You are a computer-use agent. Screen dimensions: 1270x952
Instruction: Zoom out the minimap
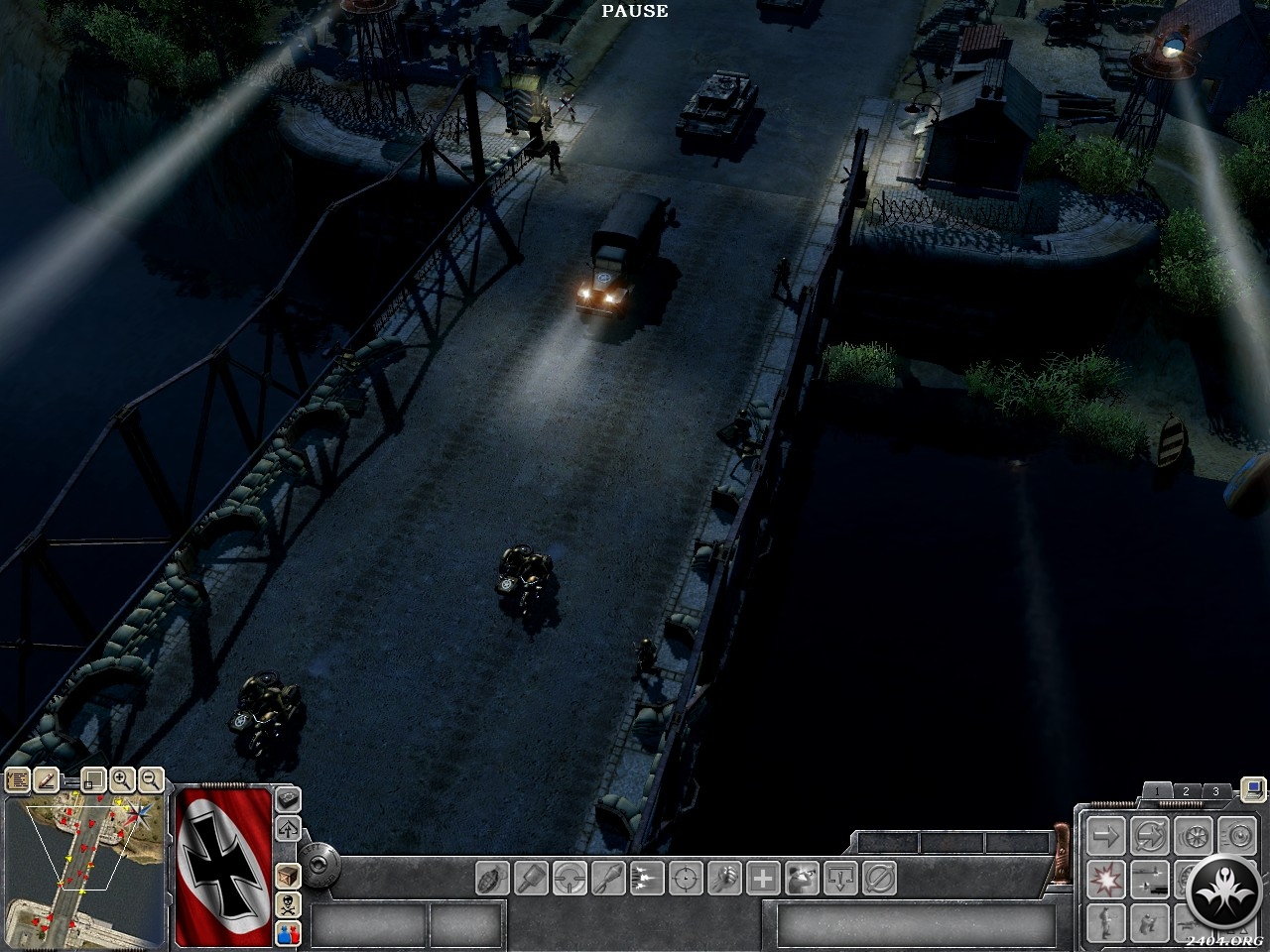coord(151,780)
